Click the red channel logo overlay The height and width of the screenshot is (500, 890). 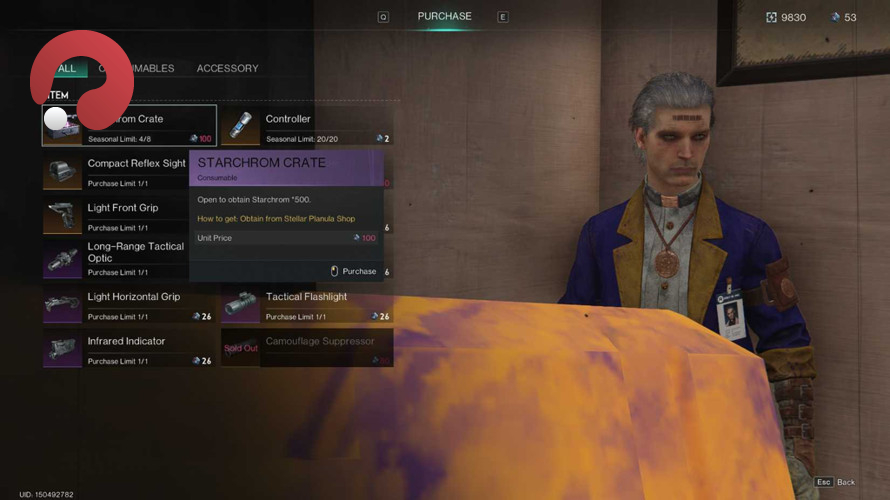[x=80, y=80]
